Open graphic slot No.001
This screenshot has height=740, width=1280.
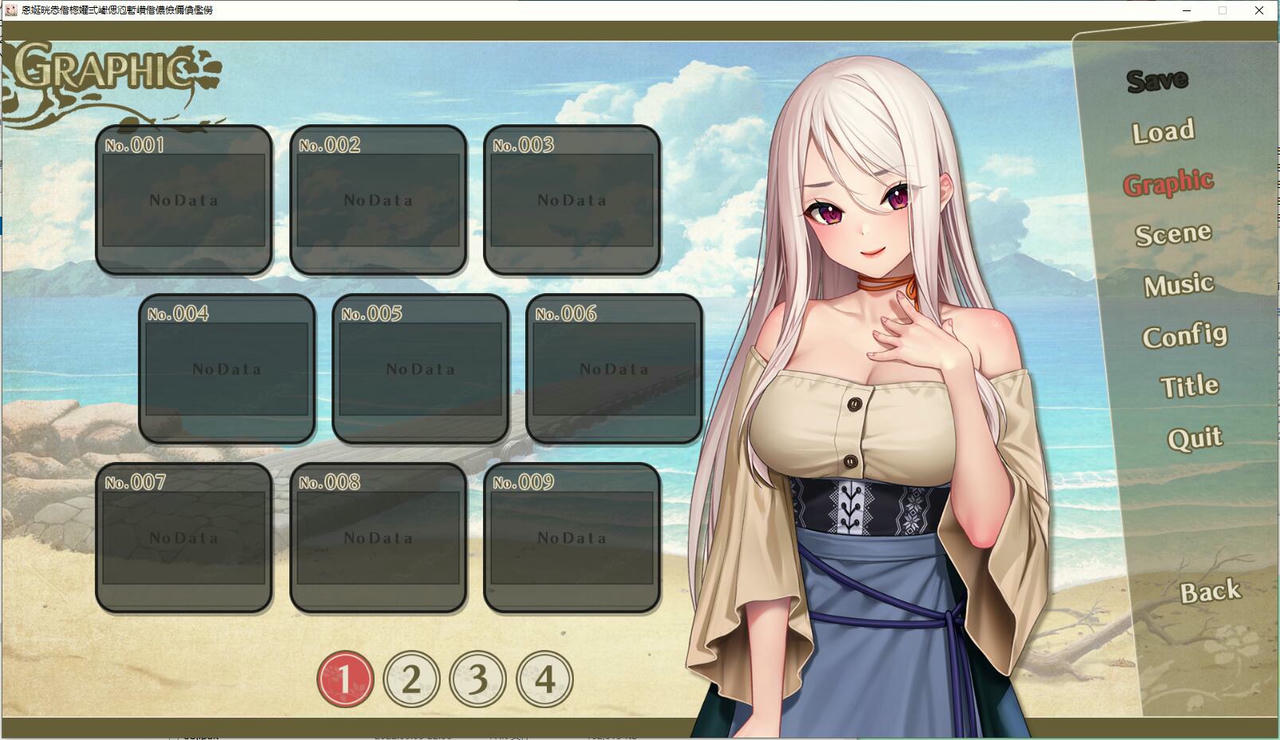184,200
